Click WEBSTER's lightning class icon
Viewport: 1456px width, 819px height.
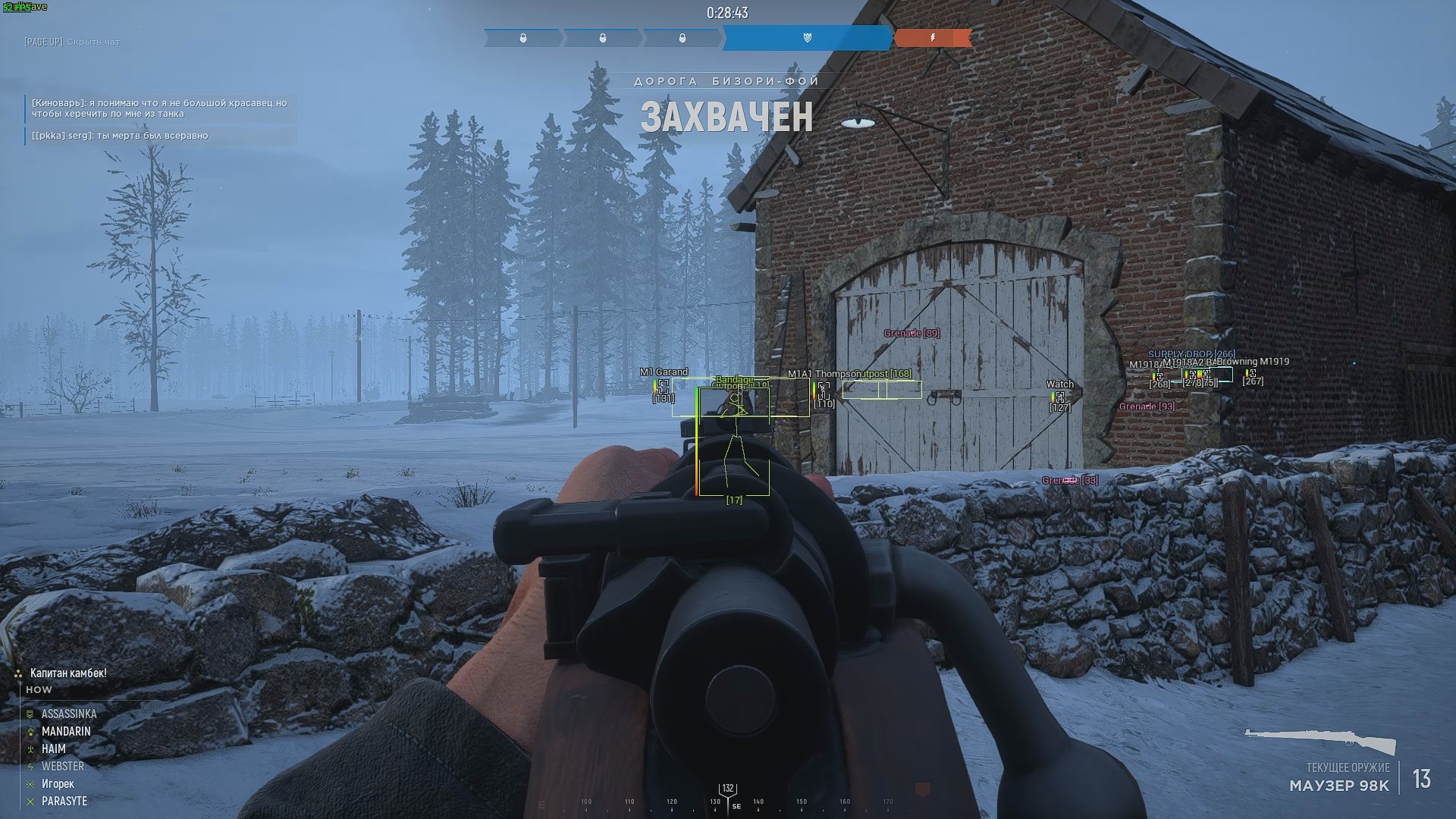pyautogui.click(x=30, y=766)
